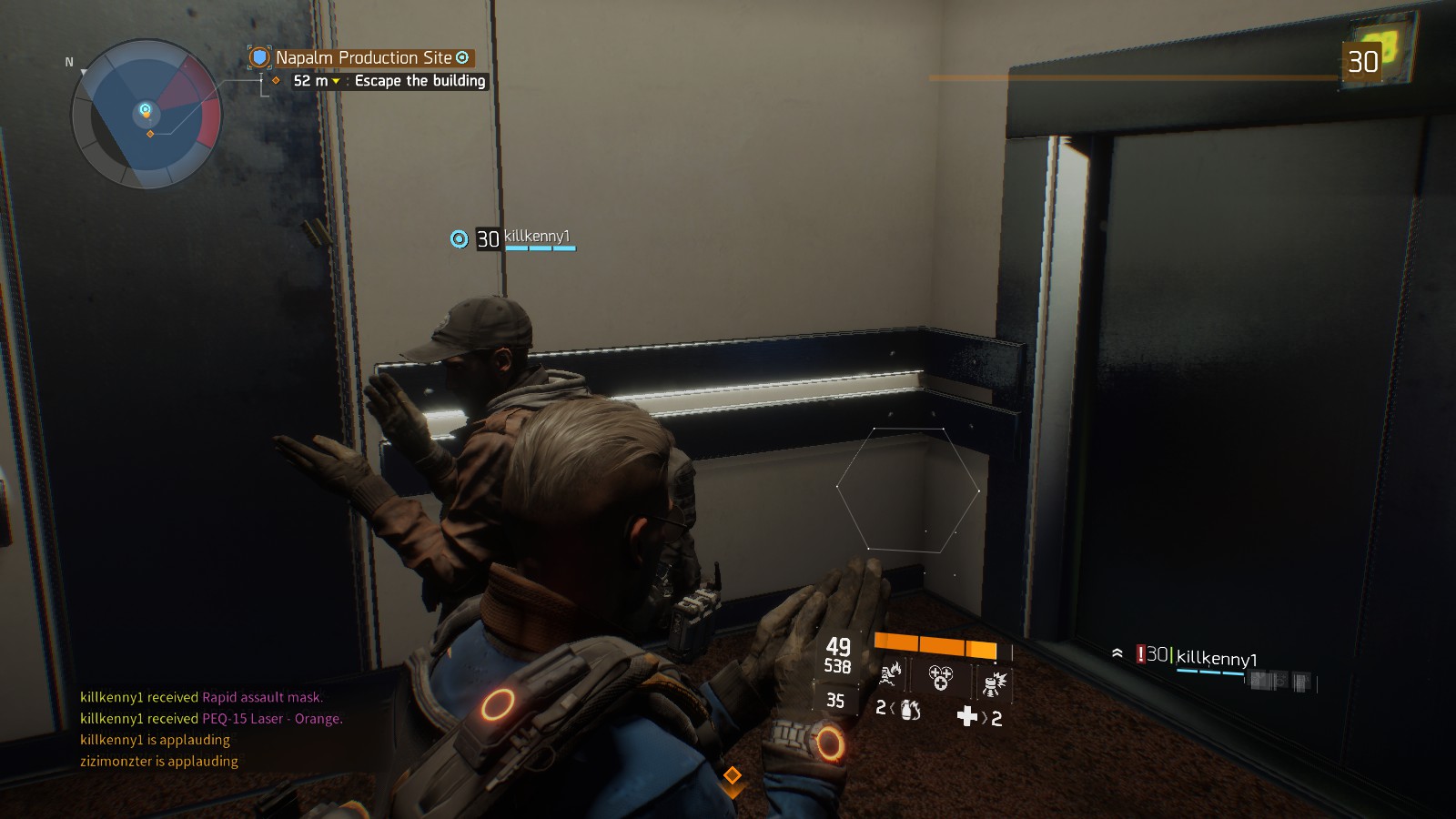Image resolution: width=1456 pixels, height=819 pixels.
Task: Click the circular minimap radar
Action: click(146, 114)
